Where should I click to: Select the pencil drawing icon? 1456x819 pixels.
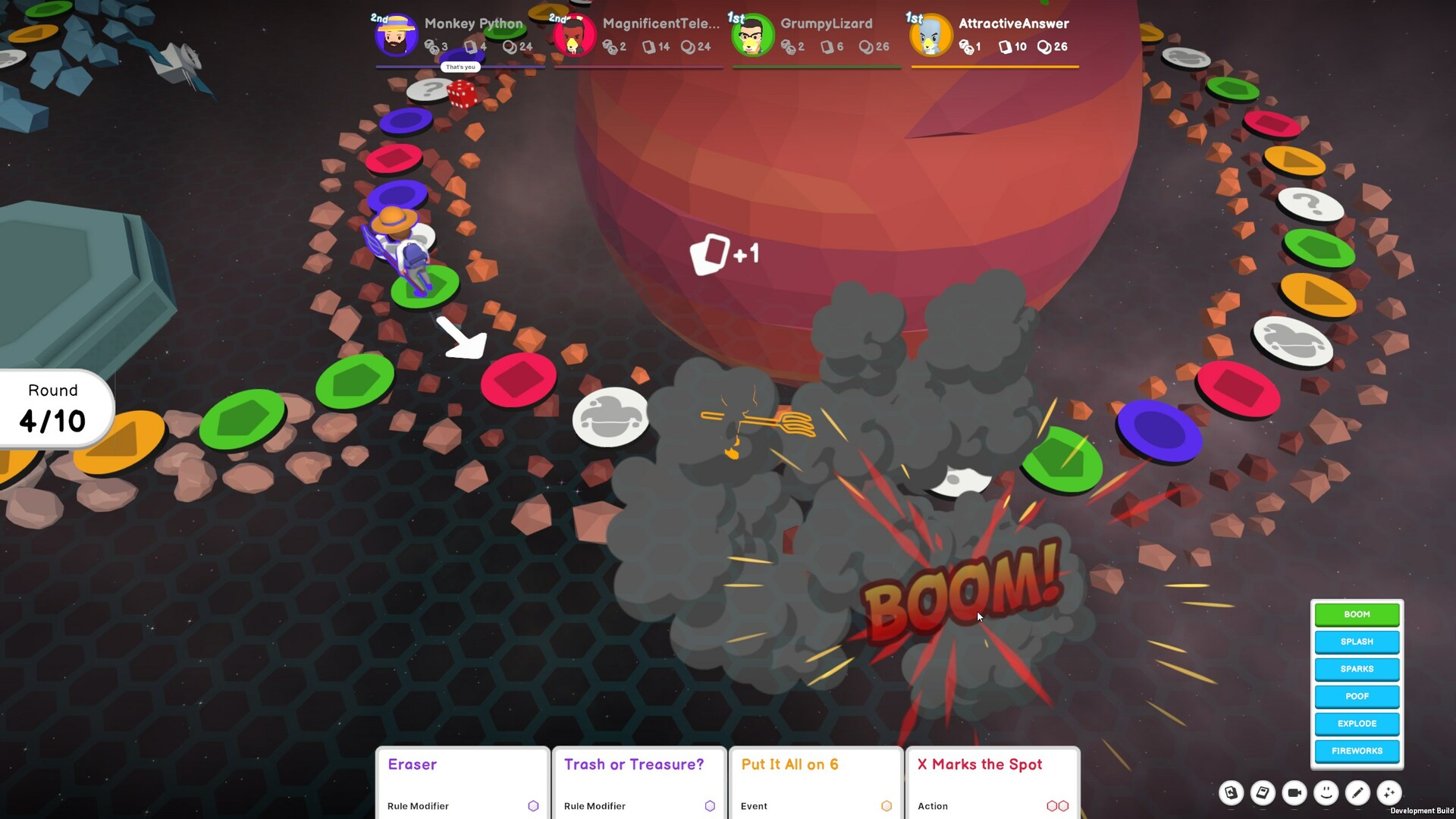coord(1357,792)
